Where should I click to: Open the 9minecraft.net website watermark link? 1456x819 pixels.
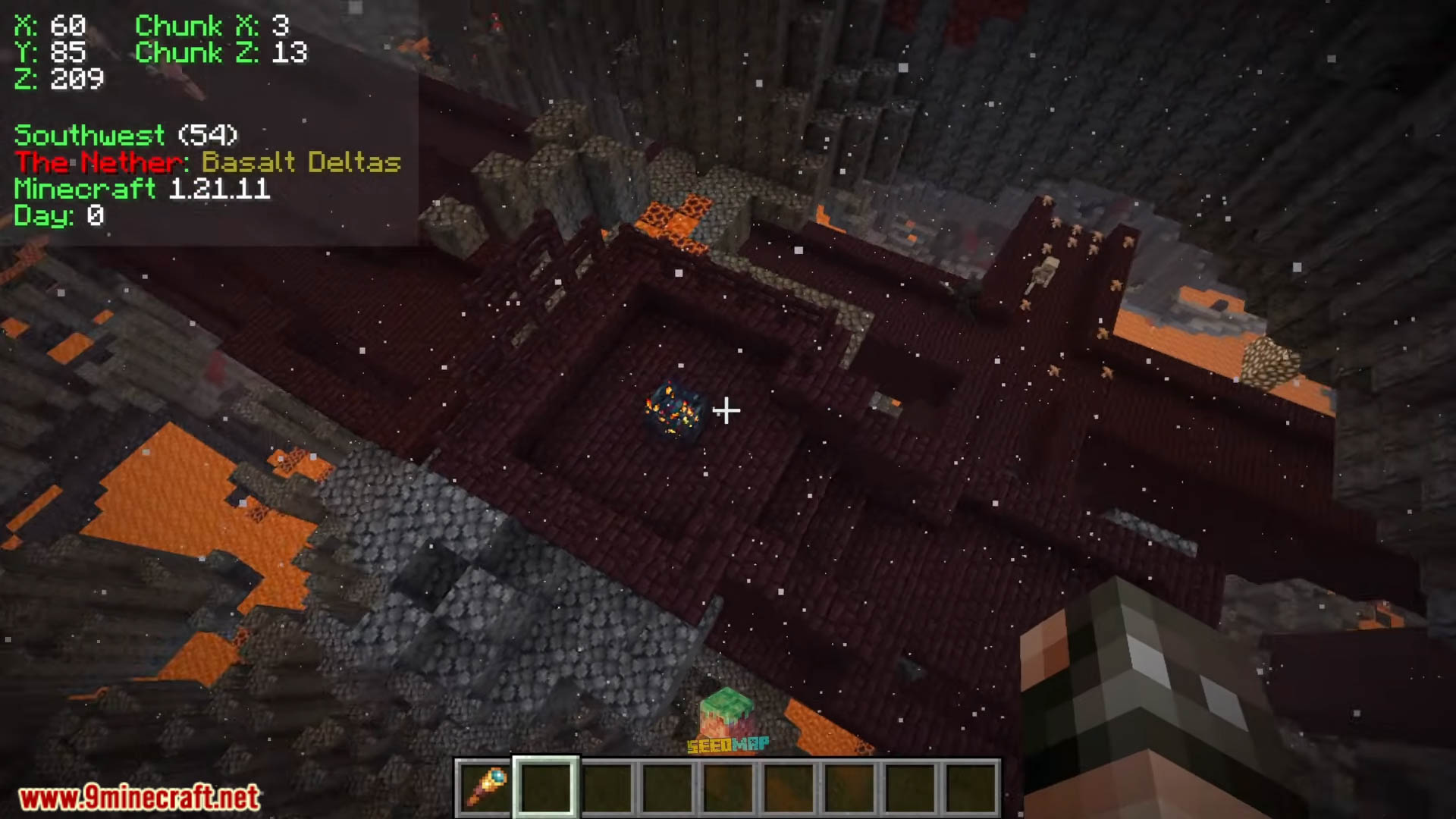(x=140, y=798)
